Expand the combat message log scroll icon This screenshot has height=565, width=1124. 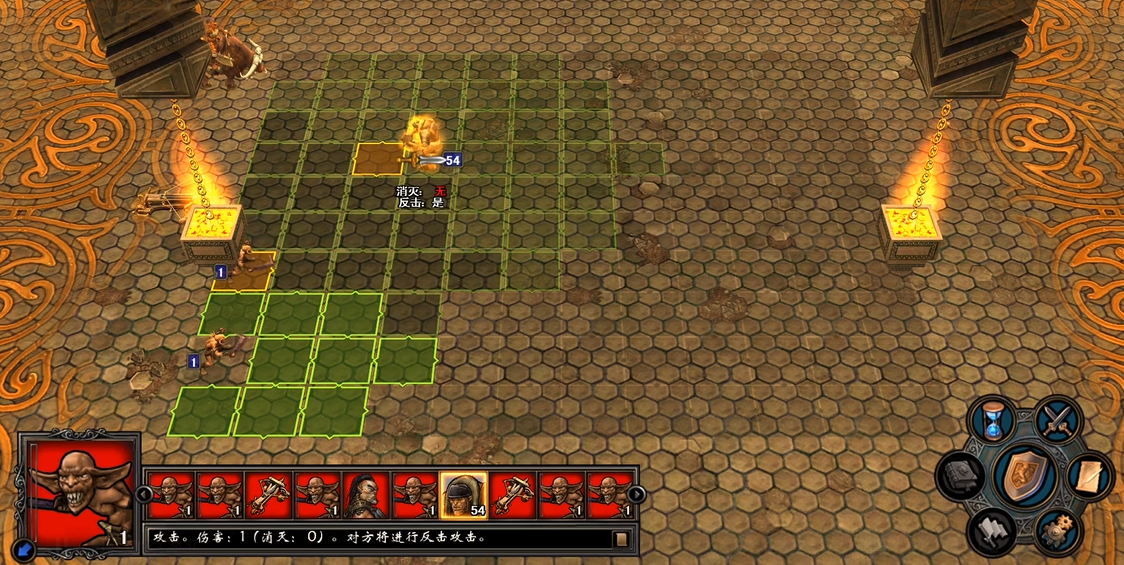tap(621, 539)
